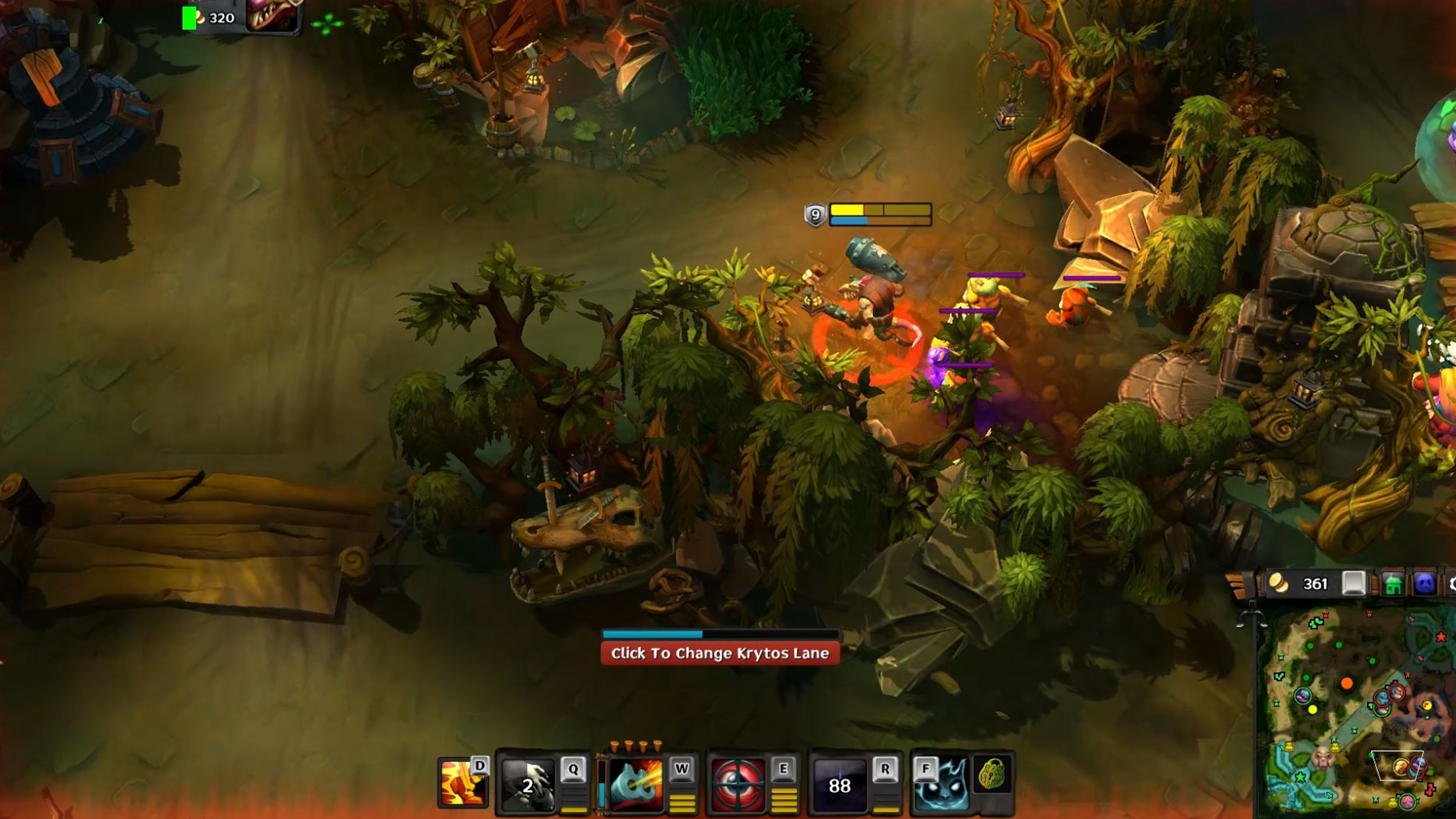1456x819 pixels.
Task: Click the orange objective marker on minimap
Action: coord(1347,684)
